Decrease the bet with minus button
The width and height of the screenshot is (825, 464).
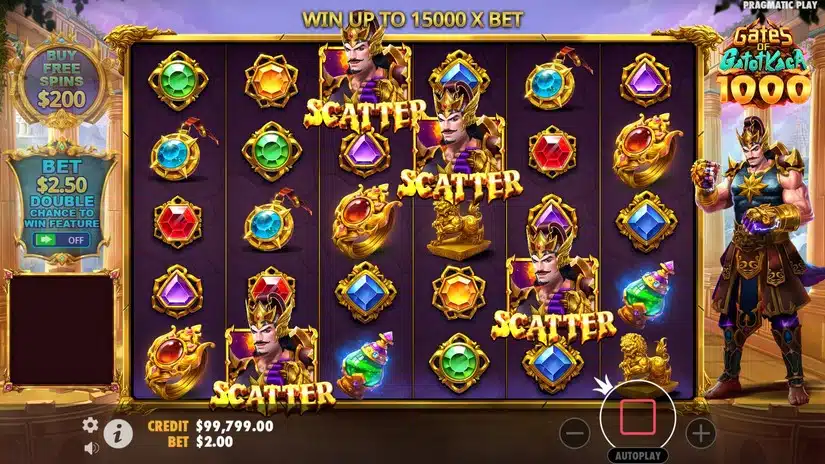[575, 433]
